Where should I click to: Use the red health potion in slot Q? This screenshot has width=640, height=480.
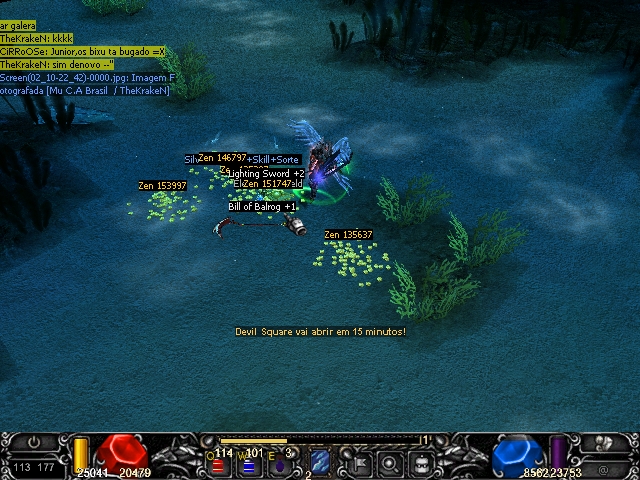point(219,463)
